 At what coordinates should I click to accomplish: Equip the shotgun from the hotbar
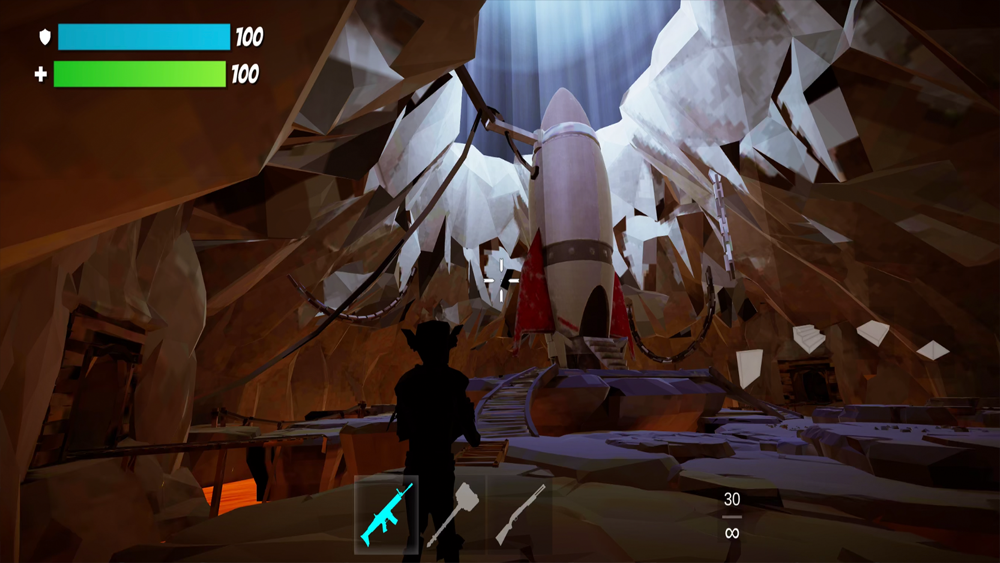pyautogui.click(x=520, y=514)
